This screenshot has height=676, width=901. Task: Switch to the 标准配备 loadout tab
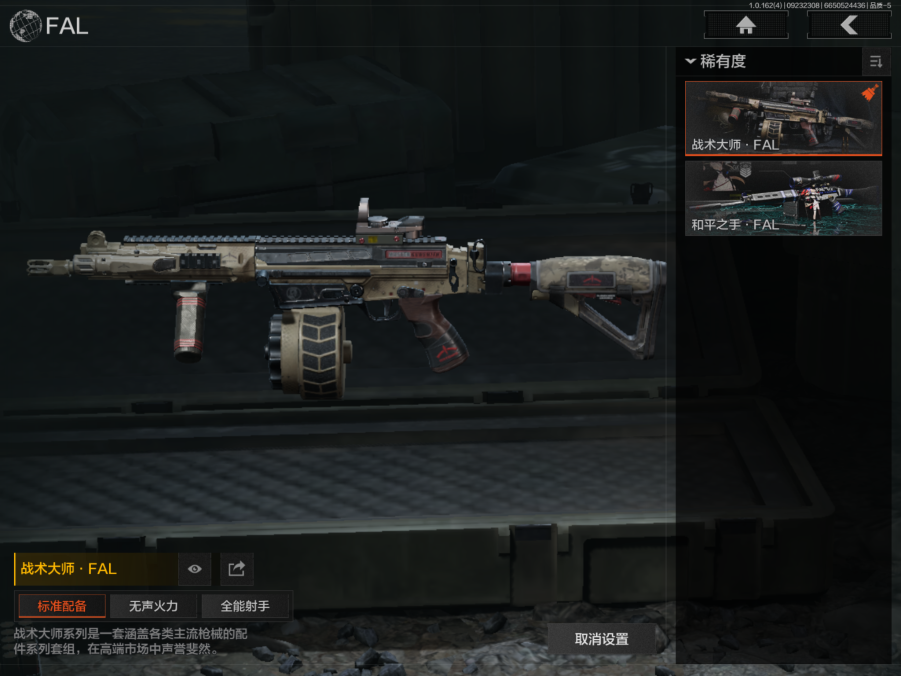tap(62, 606)
